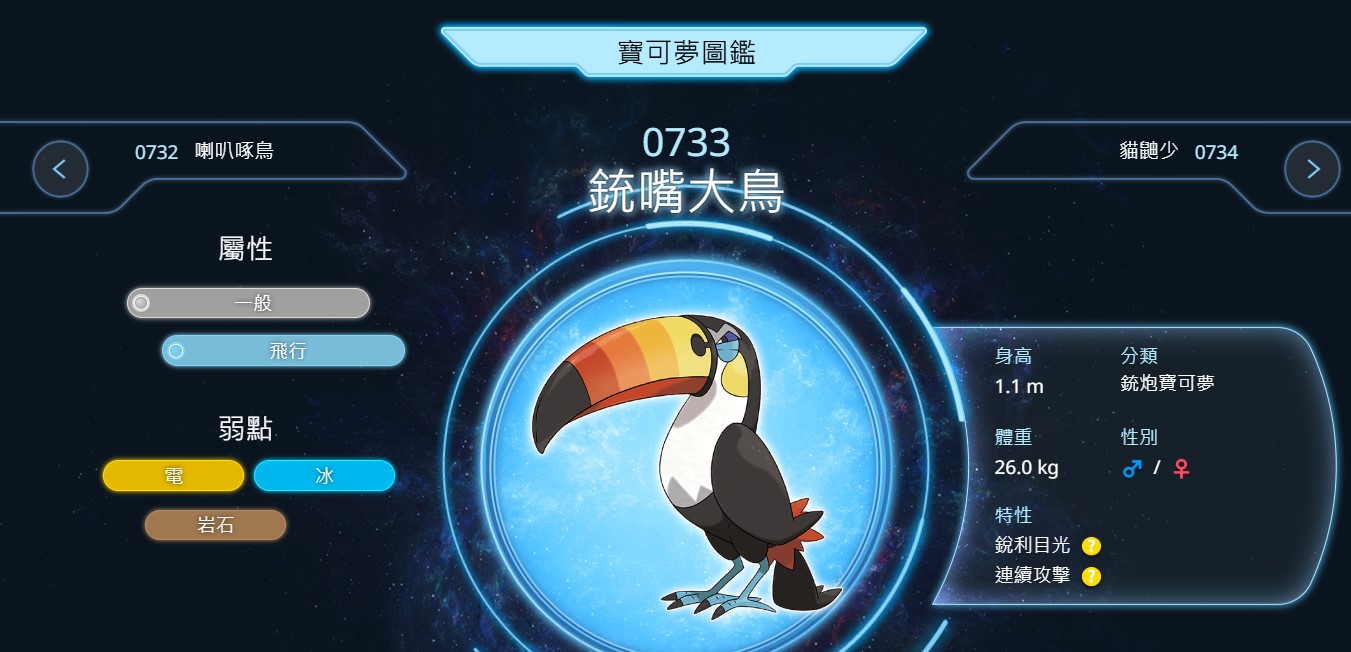Go to the next Pokémon with right arrow
Viewport: 1351px width, 652px height.
[x=1312, y=169]
